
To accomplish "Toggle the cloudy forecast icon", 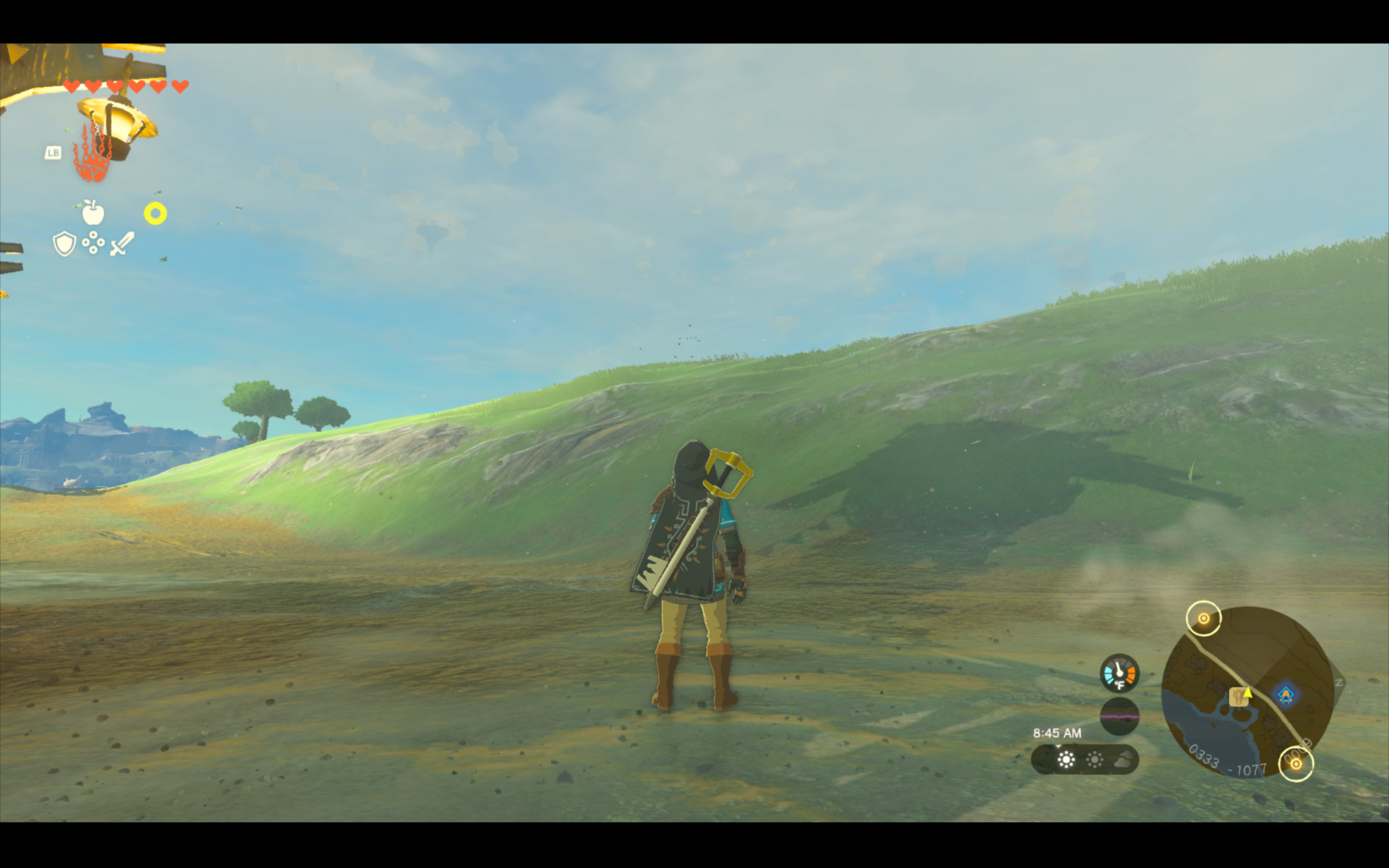I will (1123, 759).
